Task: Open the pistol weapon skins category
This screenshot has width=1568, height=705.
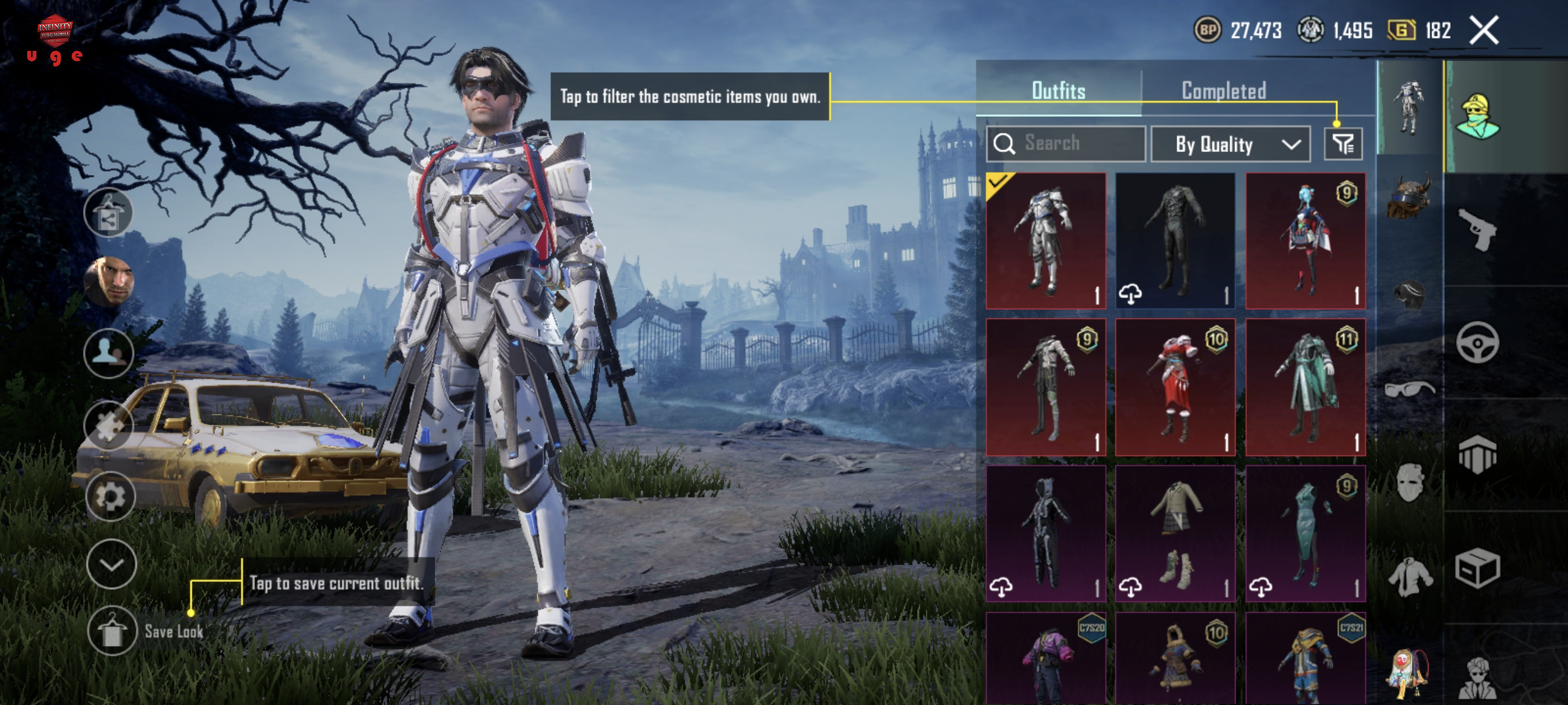Action: coord(1477,229)
